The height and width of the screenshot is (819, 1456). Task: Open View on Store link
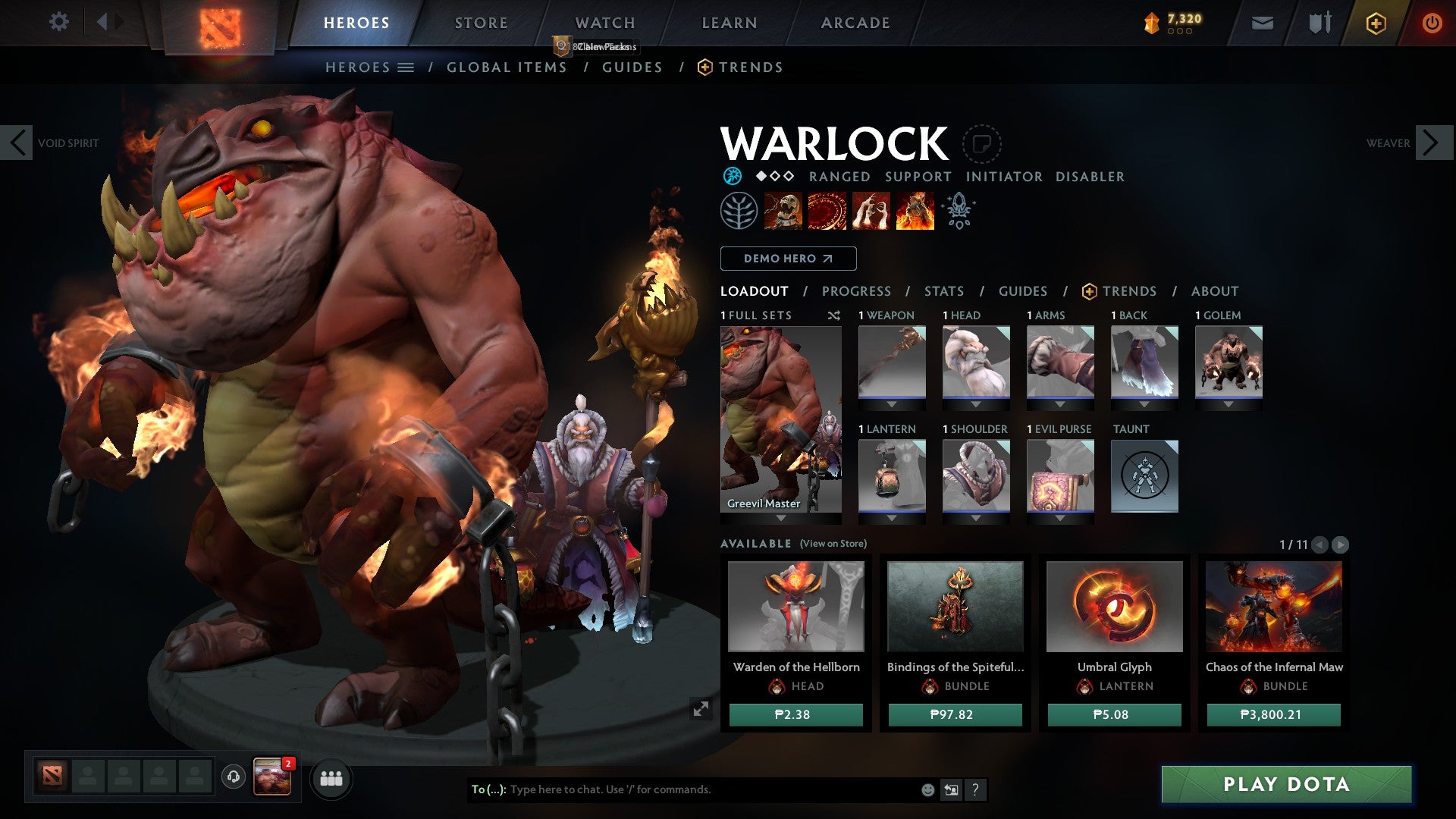(x=832, y=544)
